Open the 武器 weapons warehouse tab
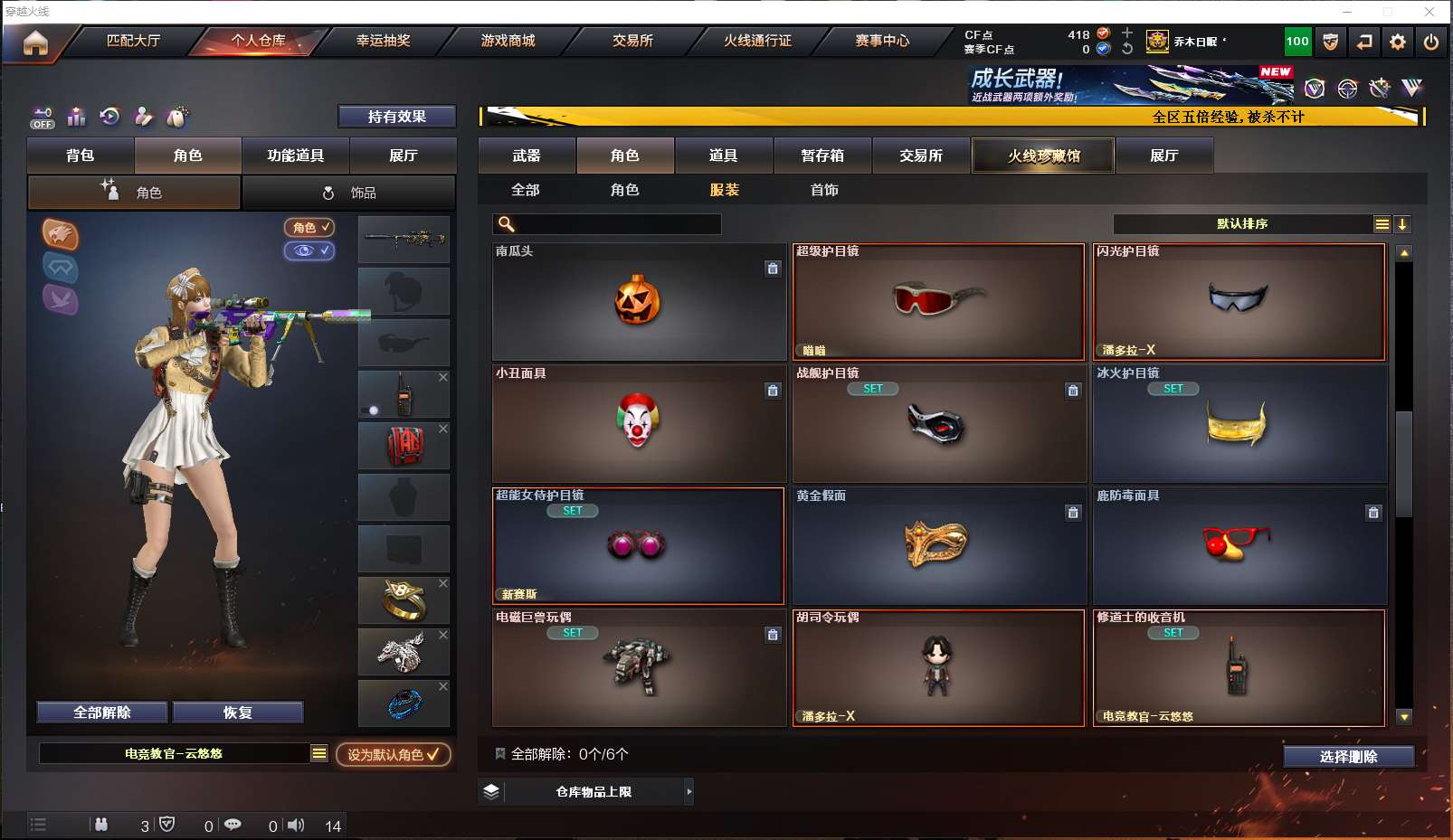This screenshot has width=1453, height=840. [527, 156]
